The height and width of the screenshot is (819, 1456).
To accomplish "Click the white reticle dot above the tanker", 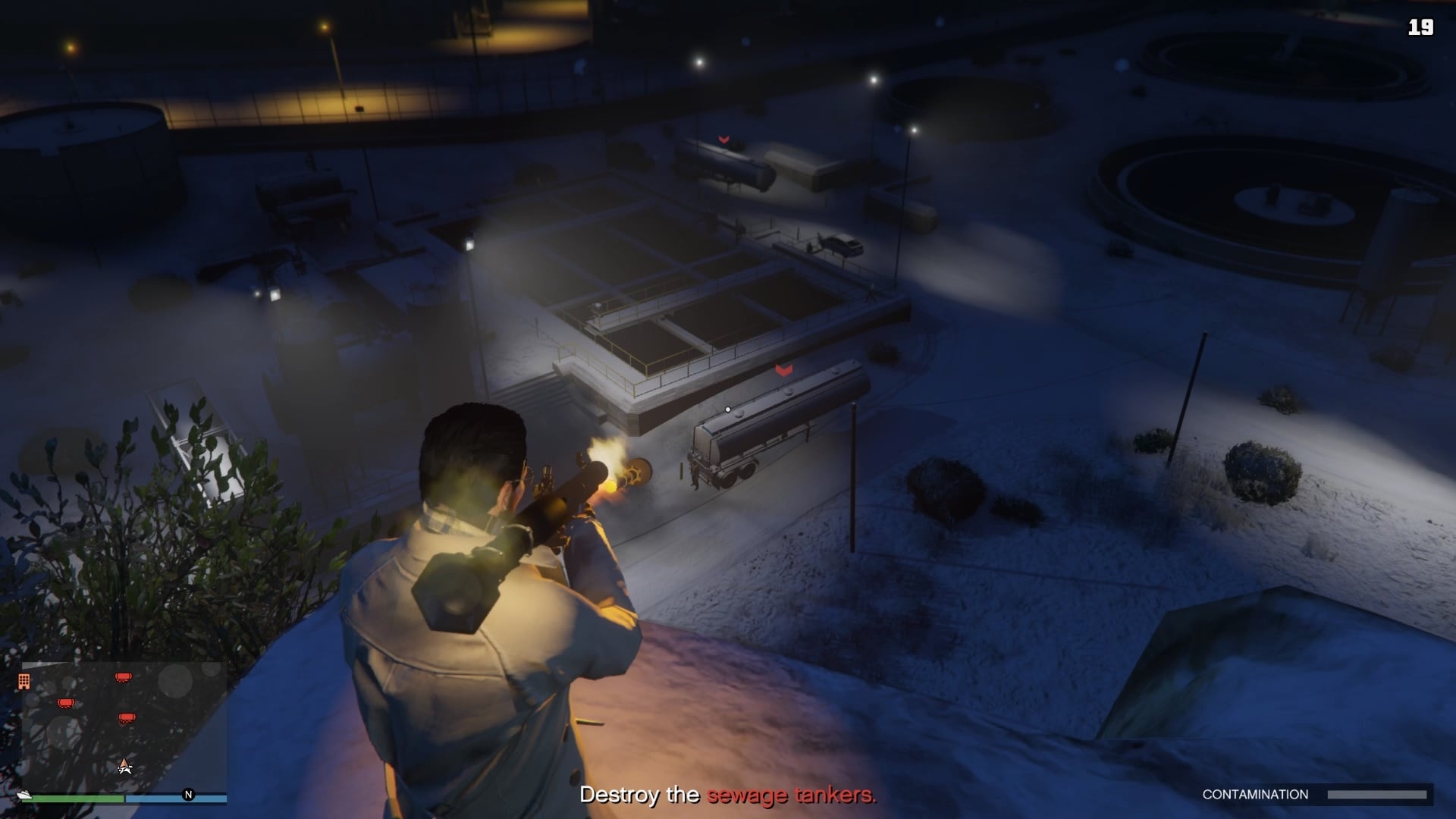I will tap(727, 408).
